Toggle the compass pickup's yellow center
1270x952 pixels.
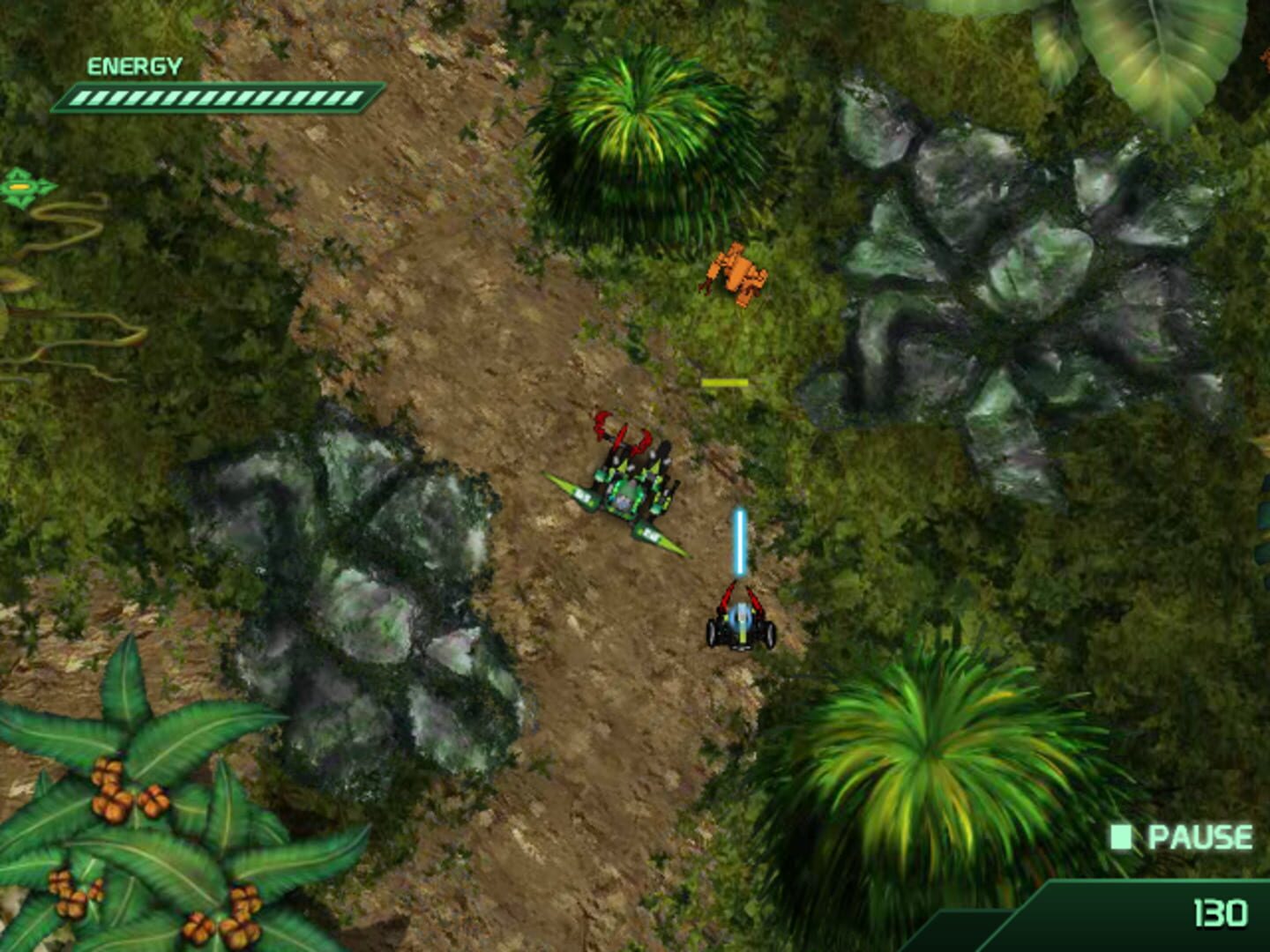coord(19,188)
